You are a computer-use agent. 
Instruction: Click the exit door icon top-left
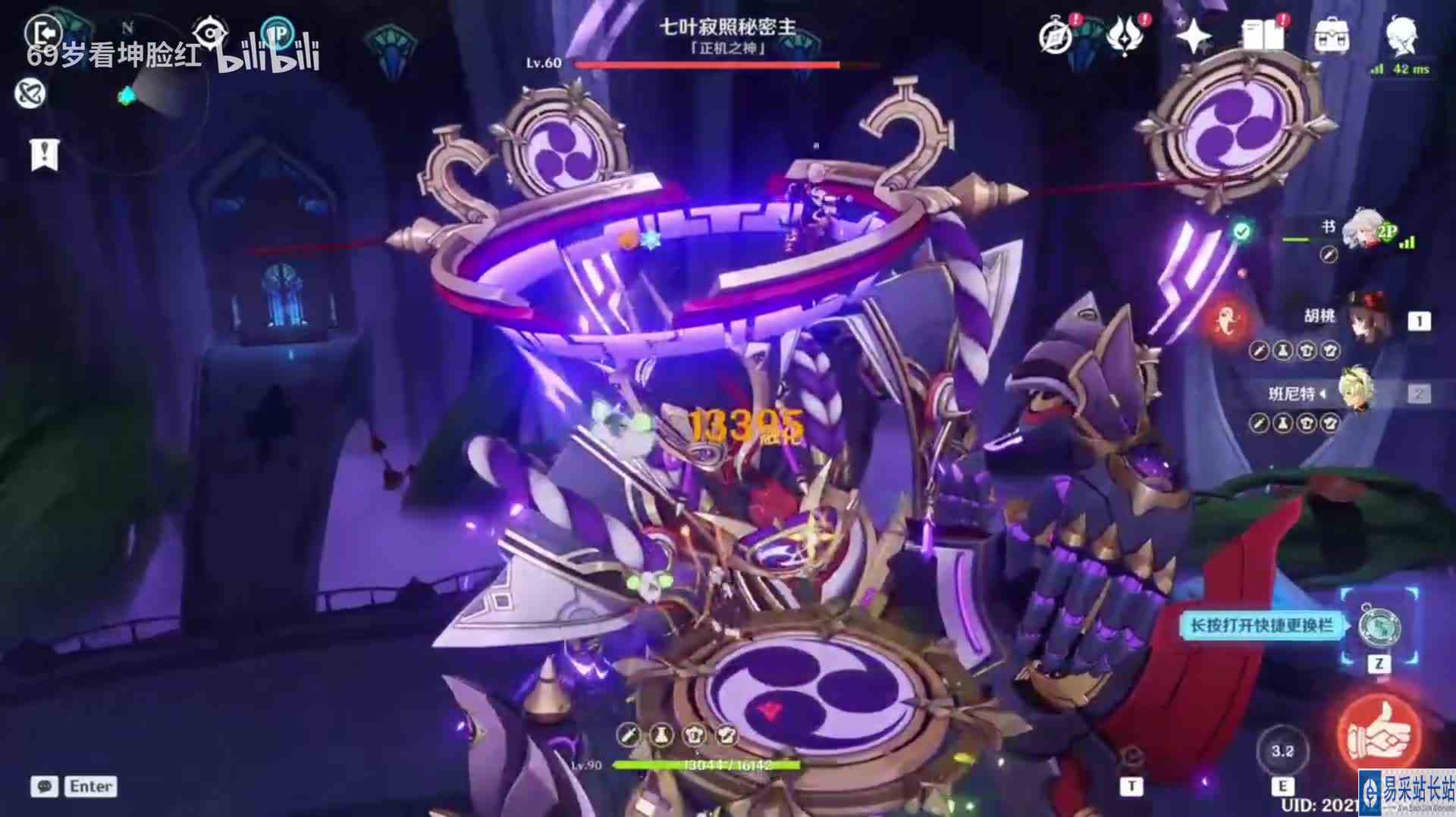click(43, 31)
